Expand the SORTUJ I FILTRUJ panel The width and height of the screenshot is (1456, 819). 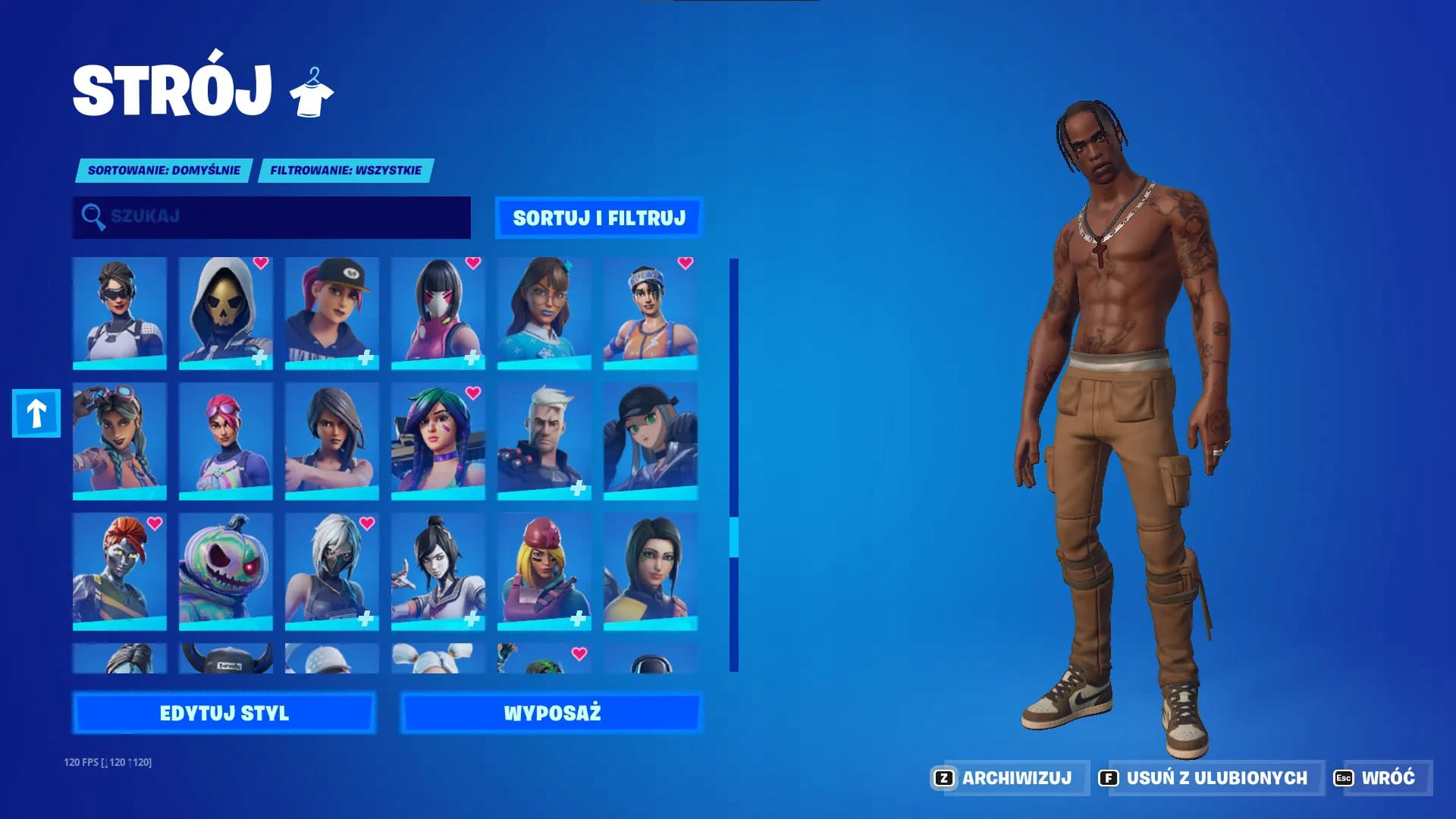click(598, 218)
